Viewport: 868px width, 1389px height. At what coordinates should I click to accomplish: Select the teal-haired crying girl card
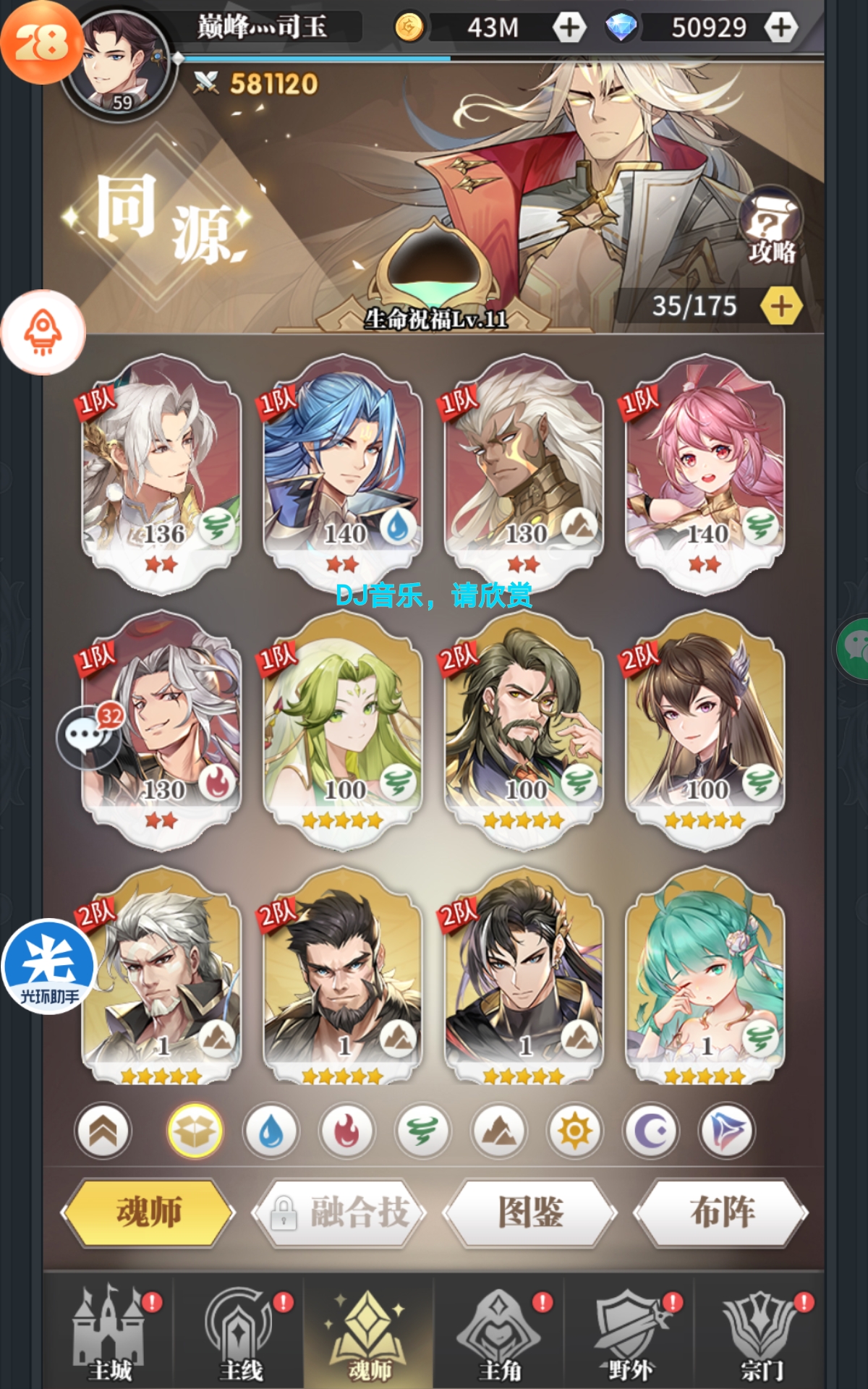coord(705,980)
